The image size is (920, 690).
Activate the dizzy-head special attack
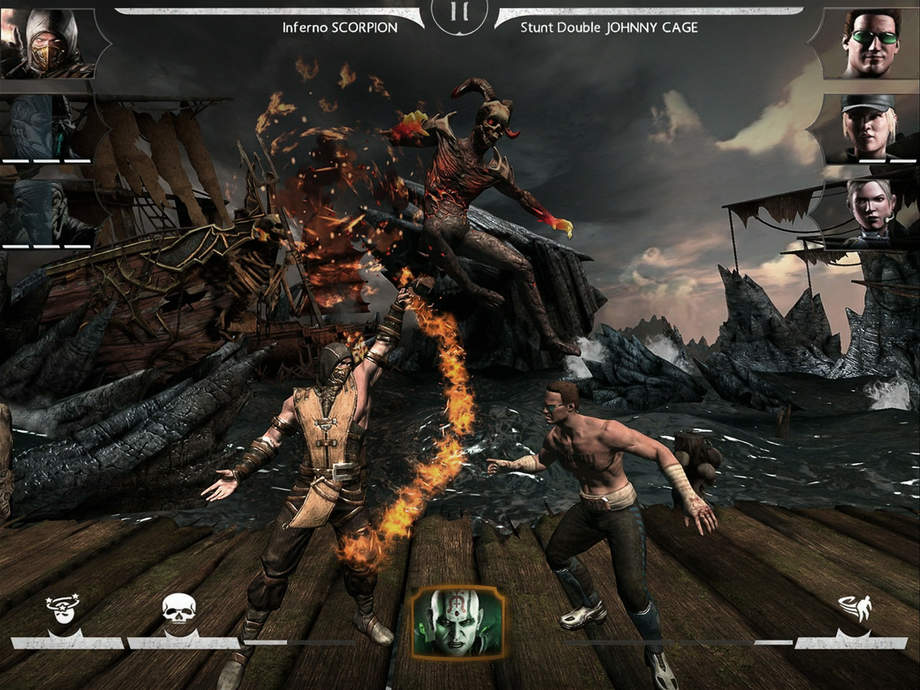[62, 609]
